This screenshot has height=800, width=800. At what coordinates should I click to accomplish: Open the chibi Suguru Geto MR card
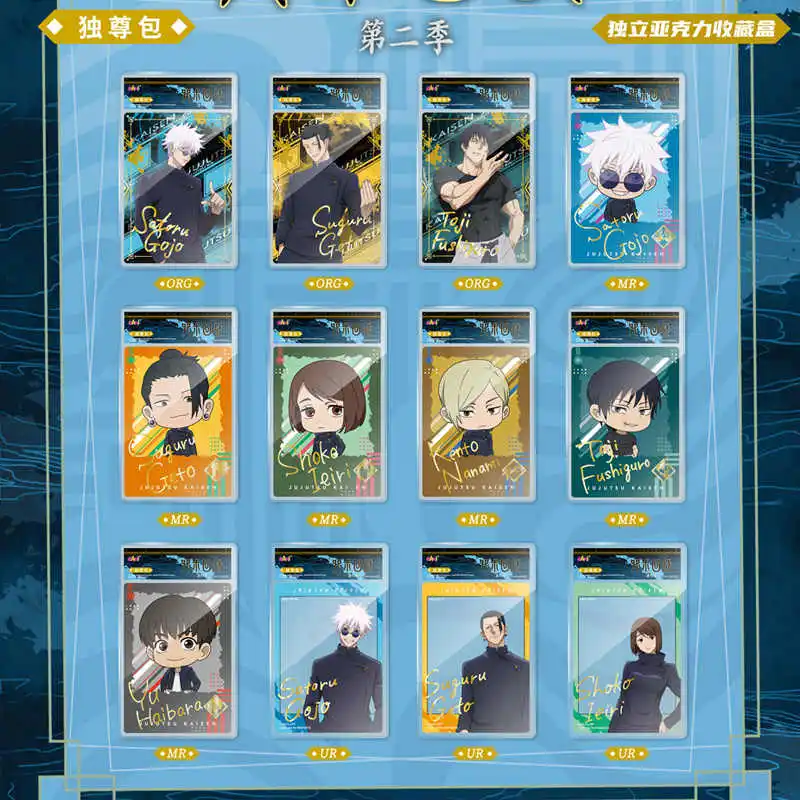(x=179, y=406)
